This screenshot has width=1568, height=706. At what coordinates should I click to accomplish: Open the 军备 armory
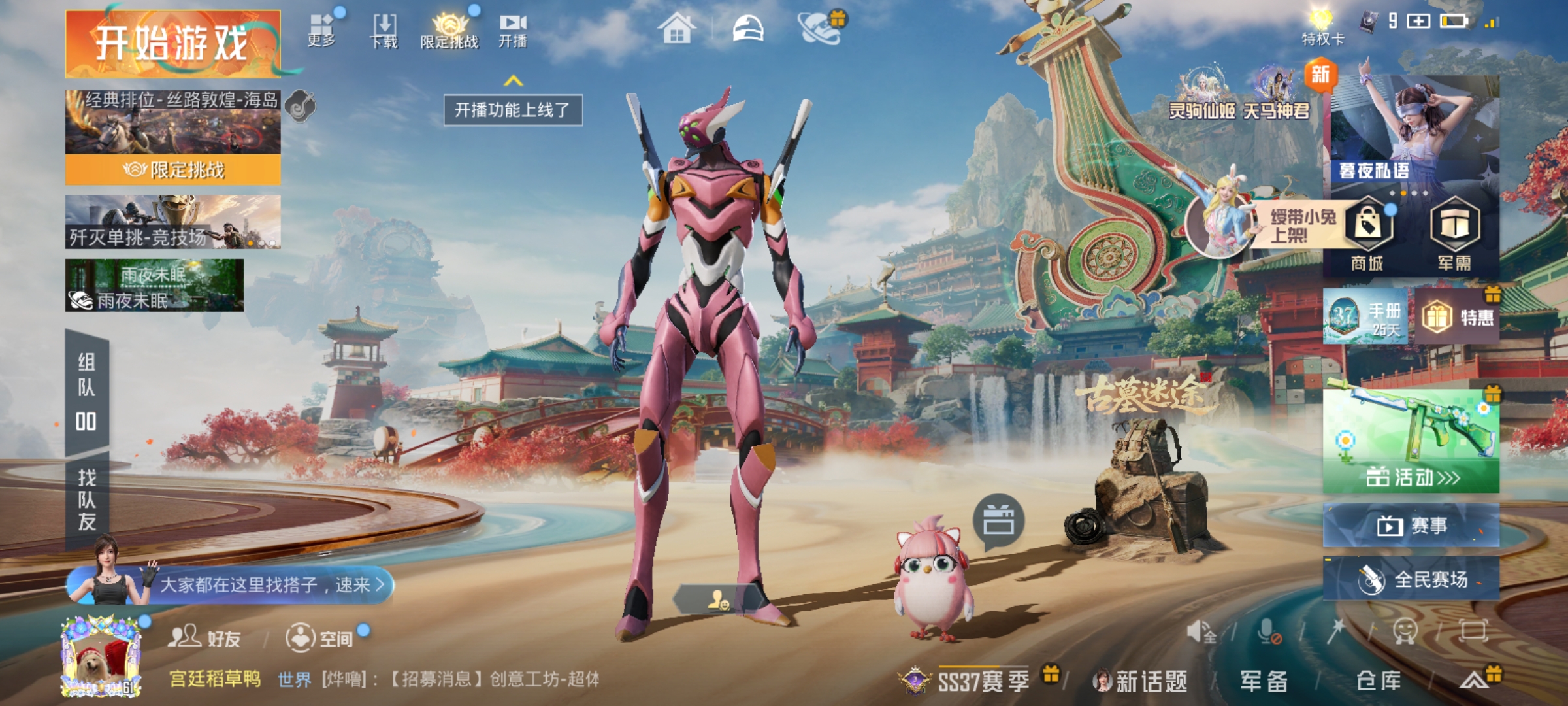pyautogui.click(x=1264, y=681)
